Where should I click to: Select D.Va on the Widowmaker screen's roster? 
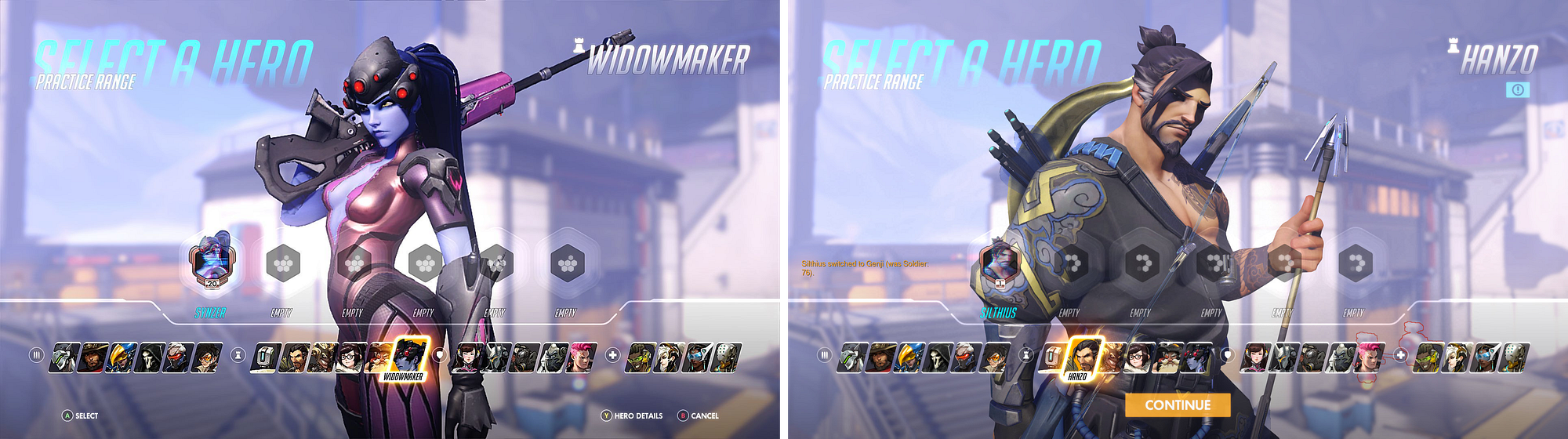pos(467,357)
